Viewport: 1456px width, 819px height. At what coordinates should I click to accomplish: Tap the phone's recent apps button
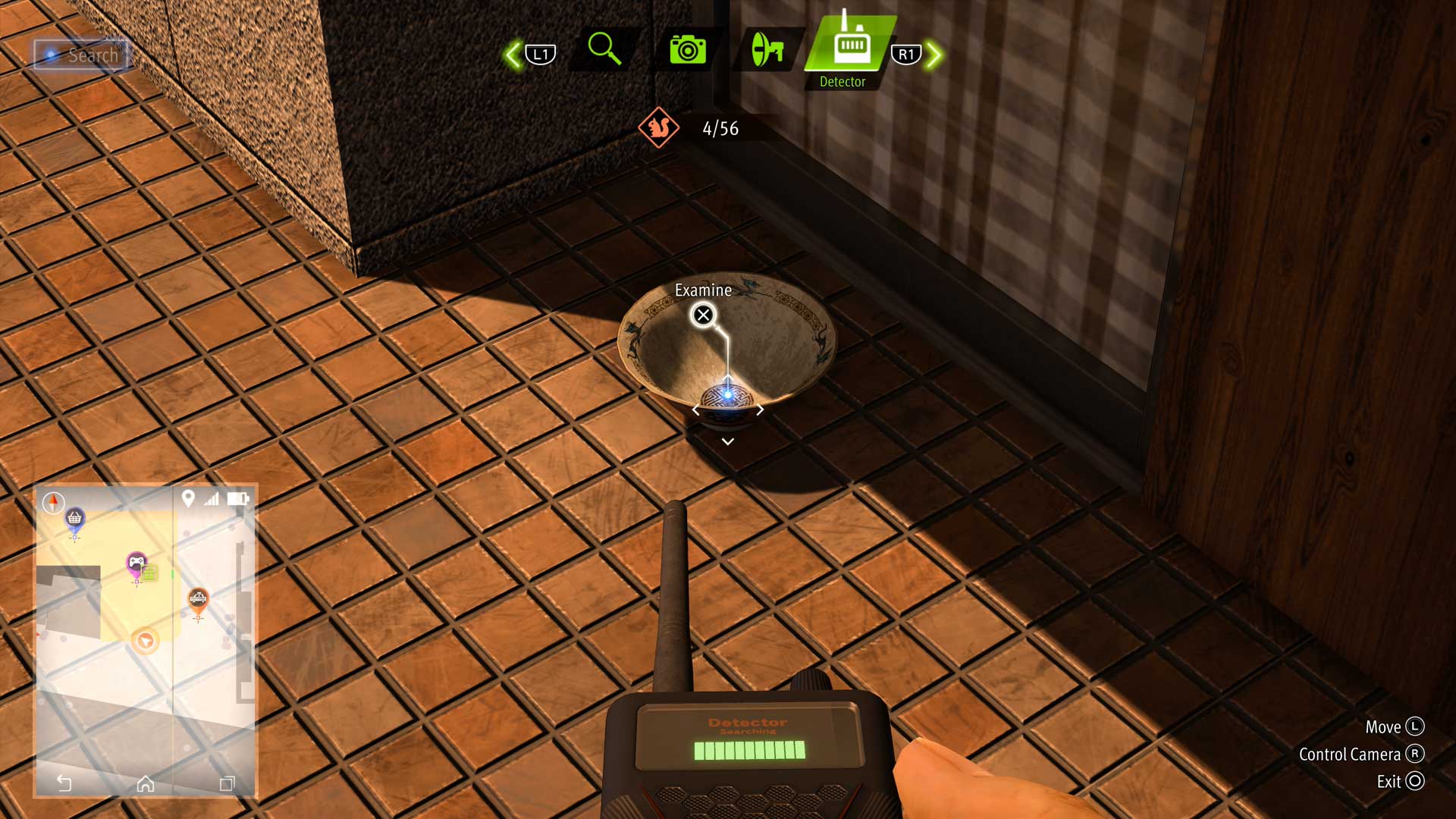click(x=227, y=783)
